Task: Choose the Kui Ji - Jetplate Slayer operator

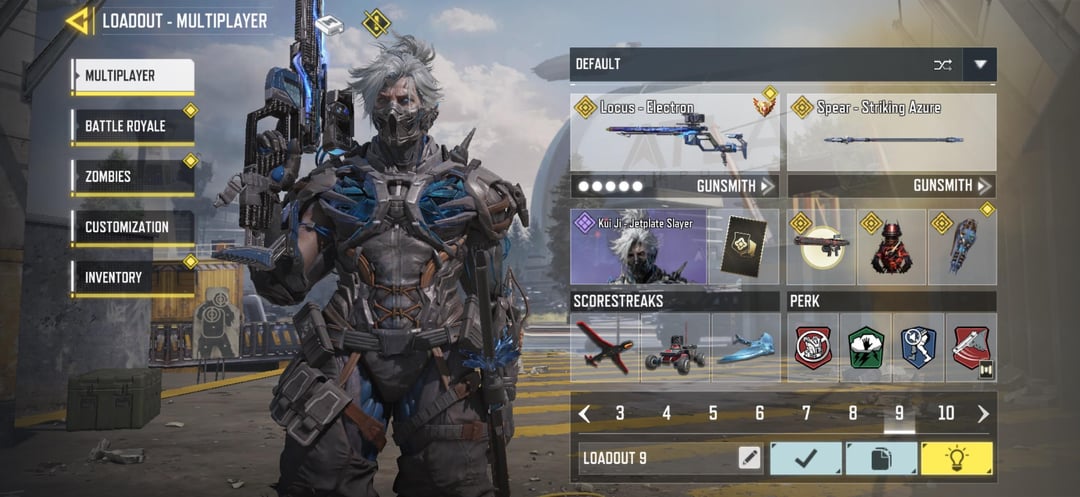Action: click(638, 247)
